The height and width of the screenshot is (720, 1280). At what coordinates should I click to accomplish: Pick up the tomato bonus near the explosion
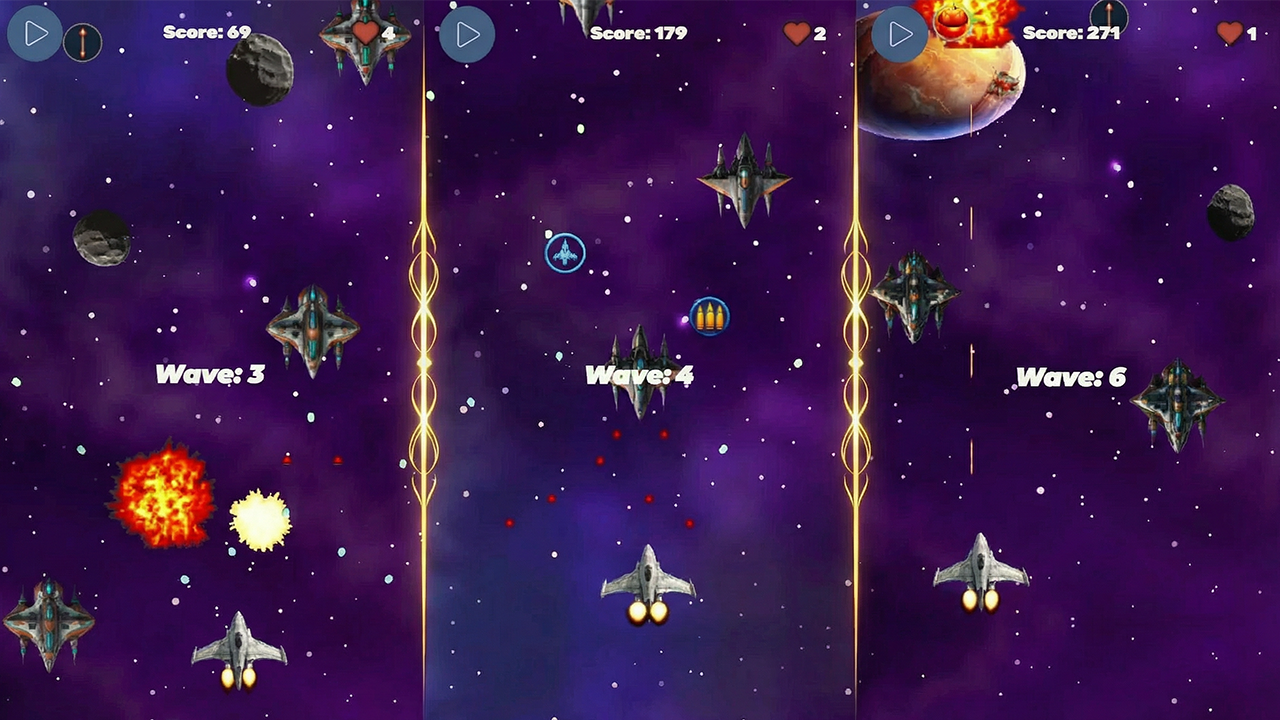951,22
